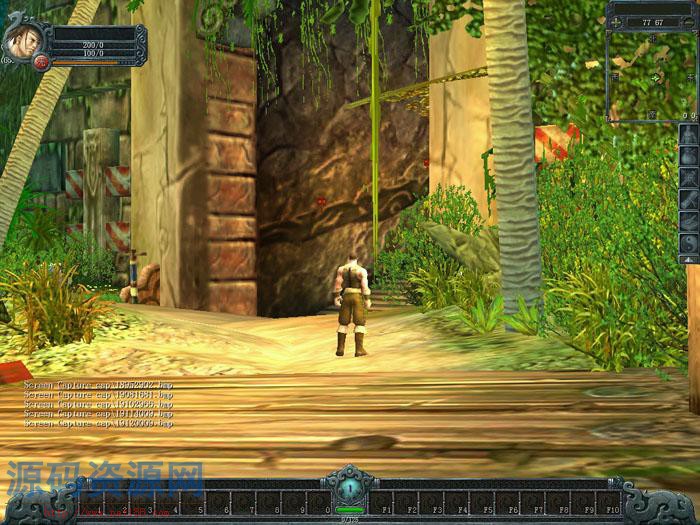This screenshot has height=525, width=700.
Task: Click the red round button below the portrait
Action: point(41,63)
